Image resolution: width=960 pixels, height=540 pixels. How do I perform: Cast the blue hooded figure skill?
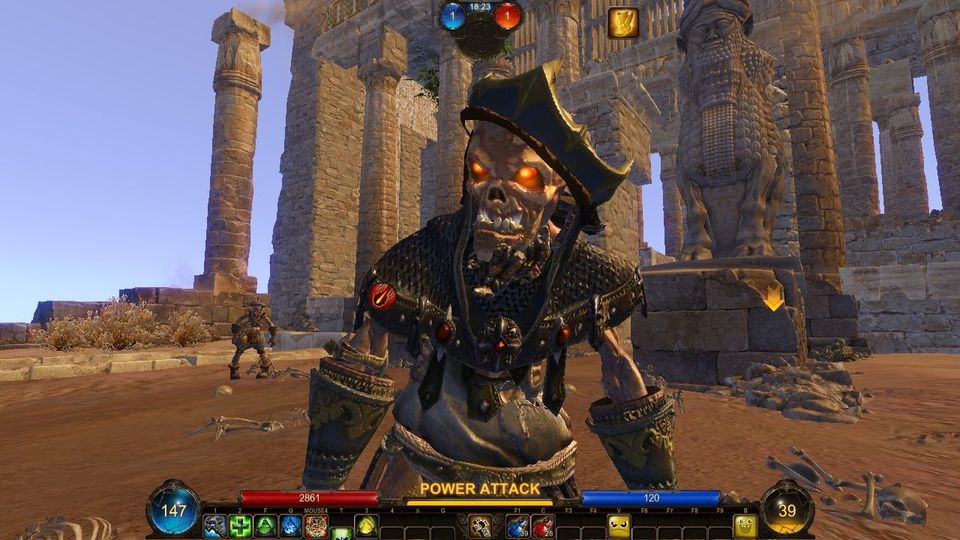tap(290, 526)
